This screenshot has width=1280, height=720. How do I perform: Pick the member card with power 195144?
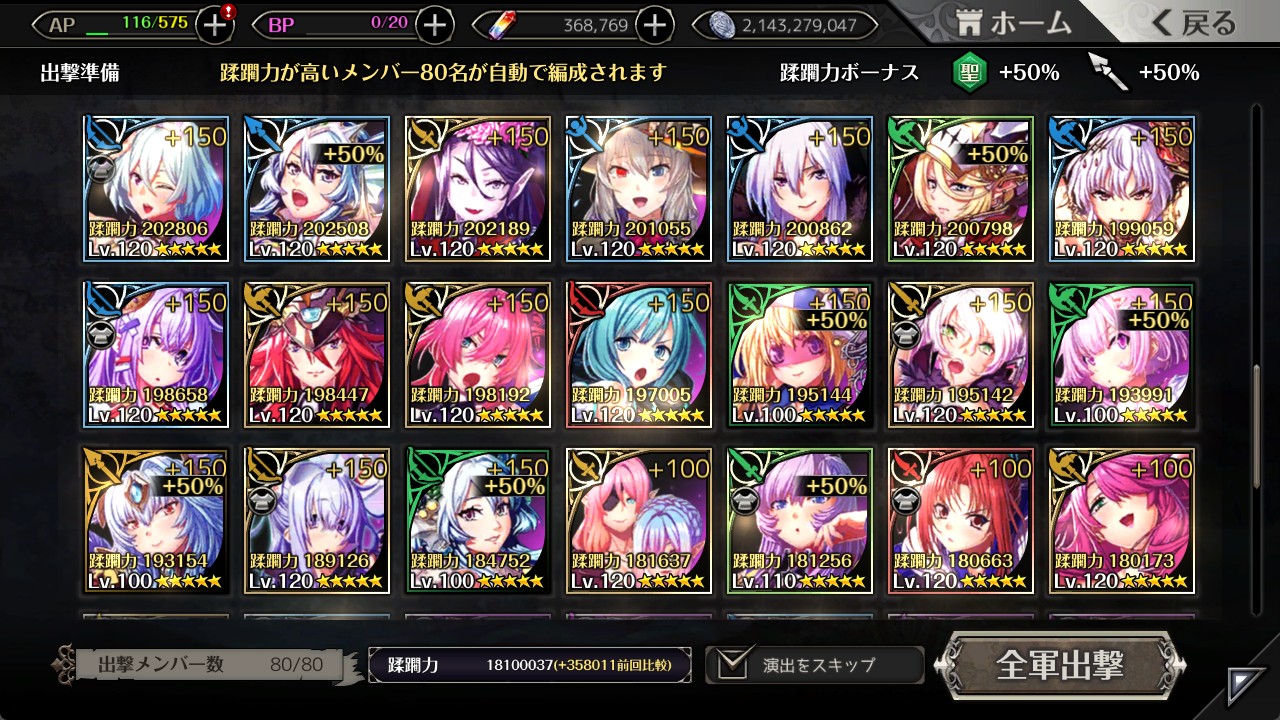800,355
